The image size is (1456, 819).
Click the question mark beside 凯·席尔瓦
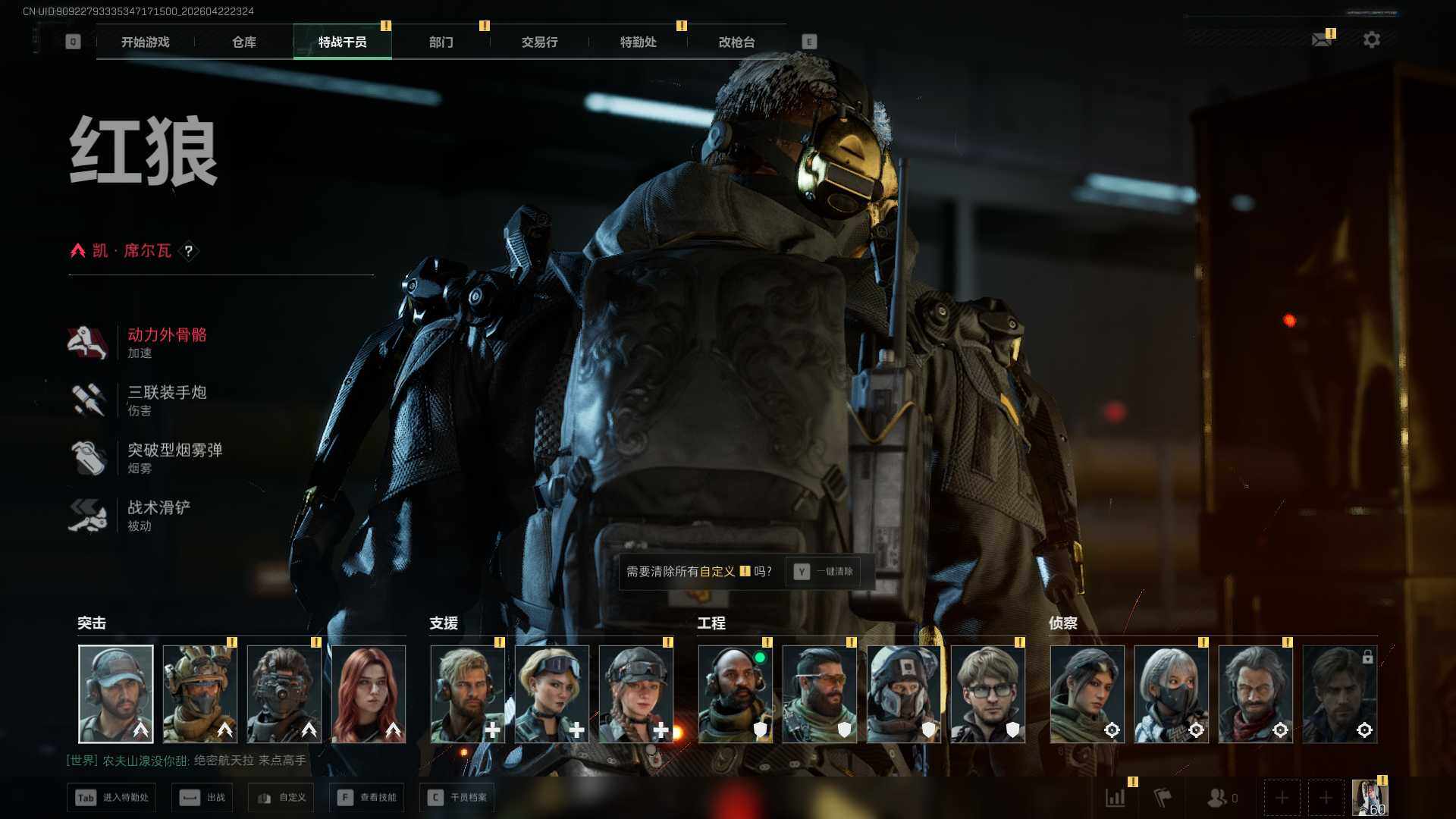pyautogui.click(x=189, y=251)
